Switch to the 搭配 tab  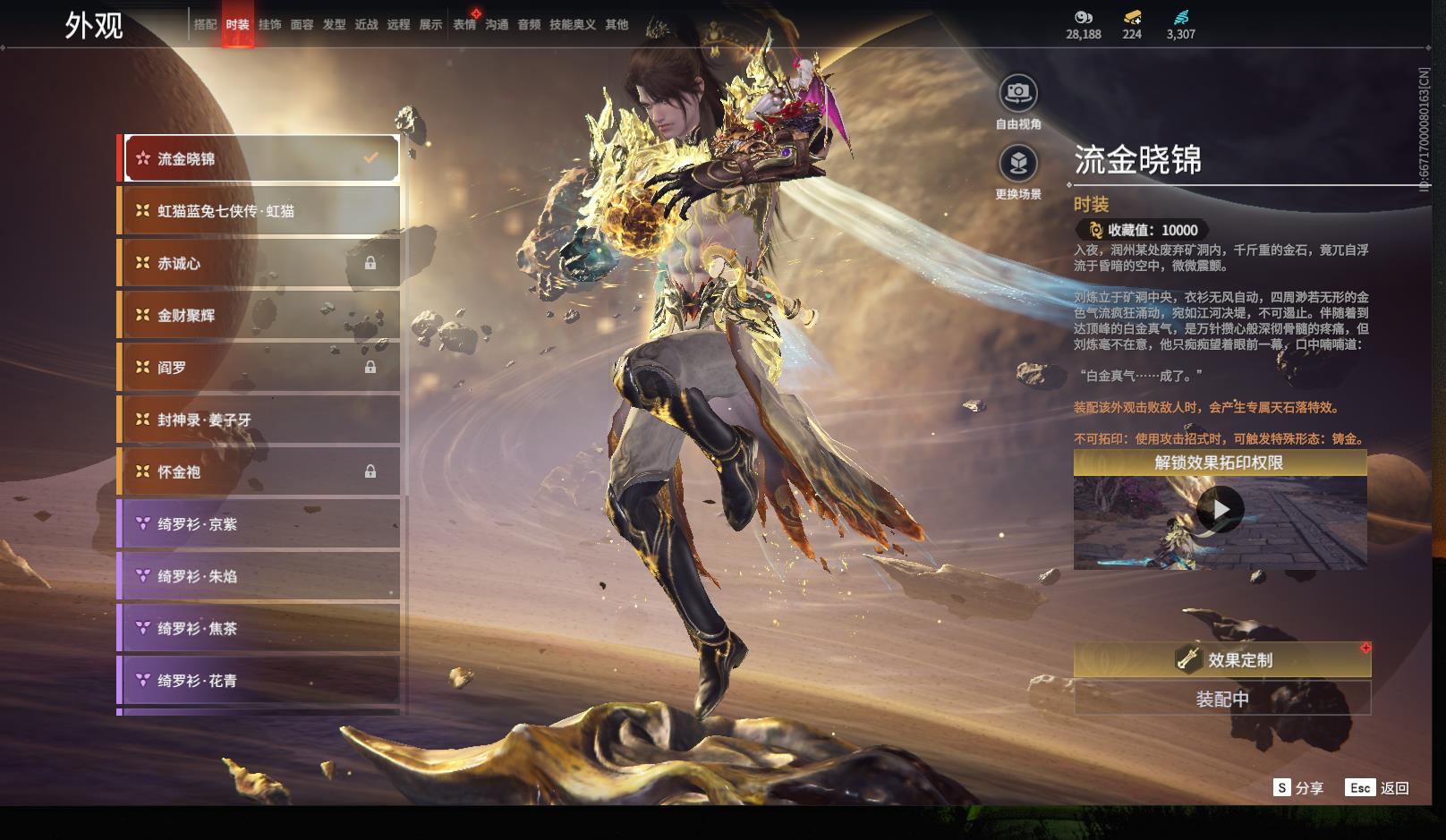click(x=206, y=25)
